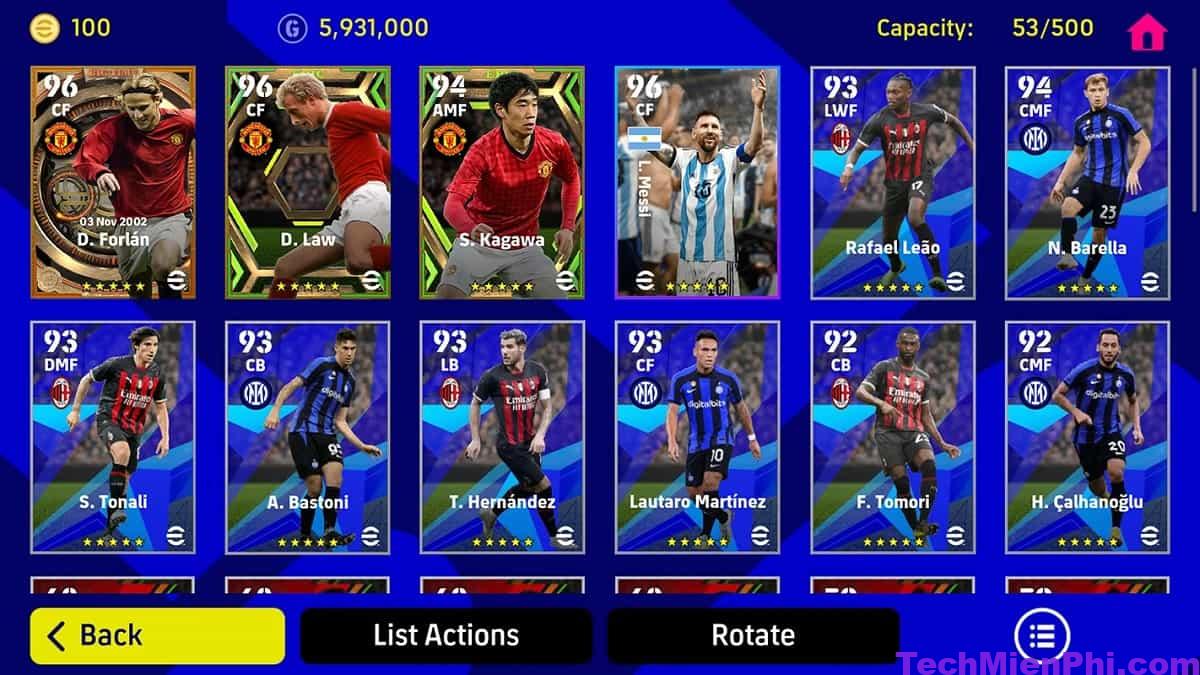
Task: Open the round list view icon
Action: pyautogui.click(x=1042, y=636)
